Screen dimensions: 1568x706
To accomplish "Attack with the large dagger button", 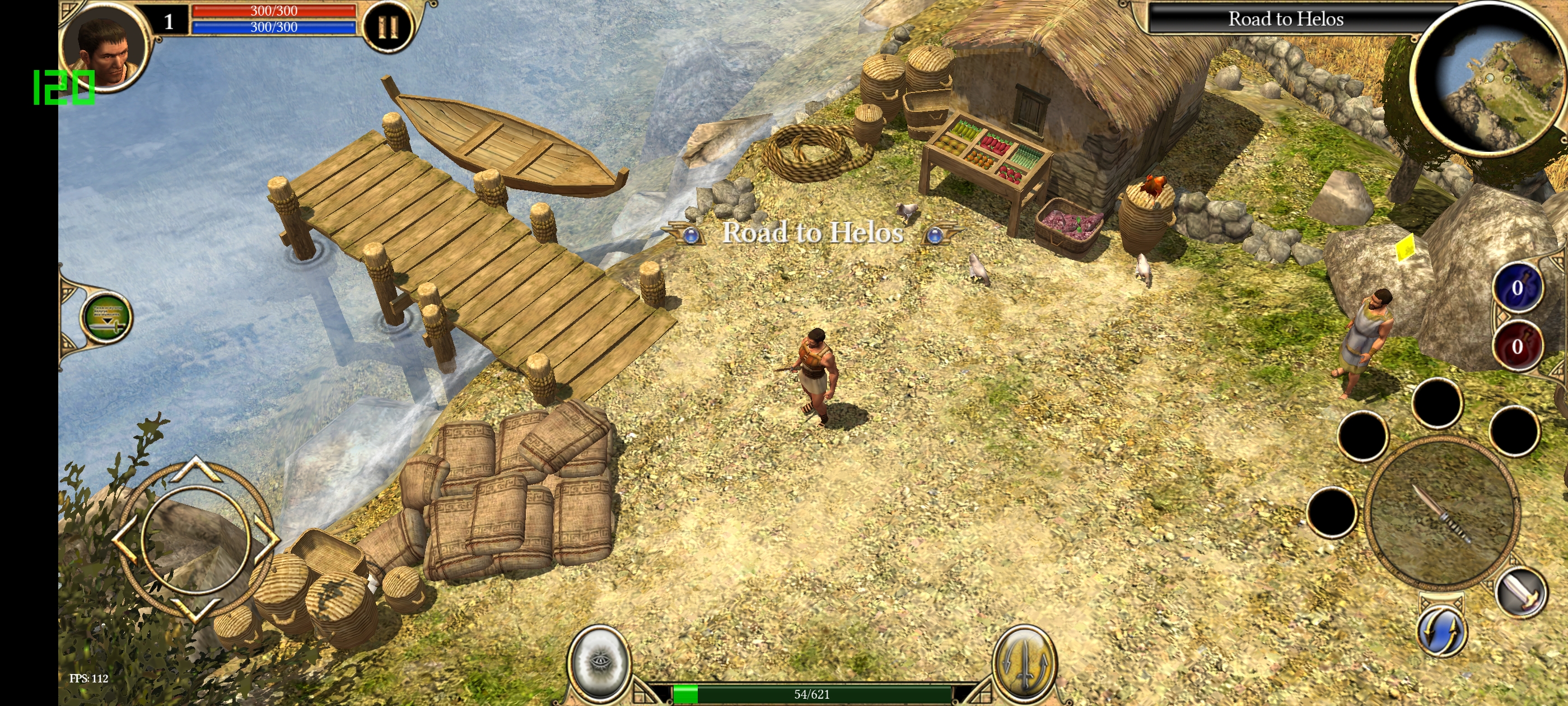I will (x=1441, y=513).
